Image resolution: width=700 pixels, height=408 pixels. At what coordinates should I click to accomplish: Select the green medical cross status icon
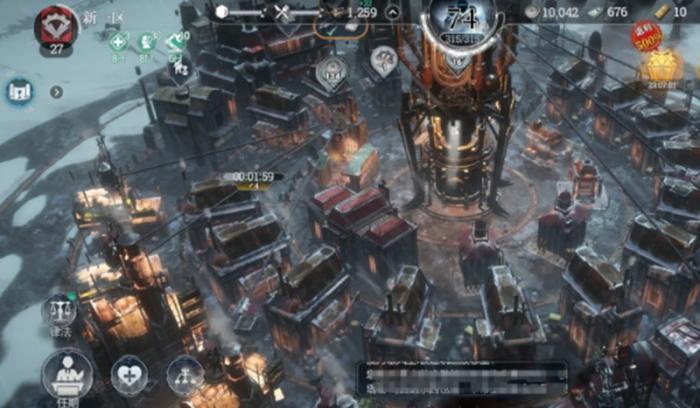tap(118, 42)
